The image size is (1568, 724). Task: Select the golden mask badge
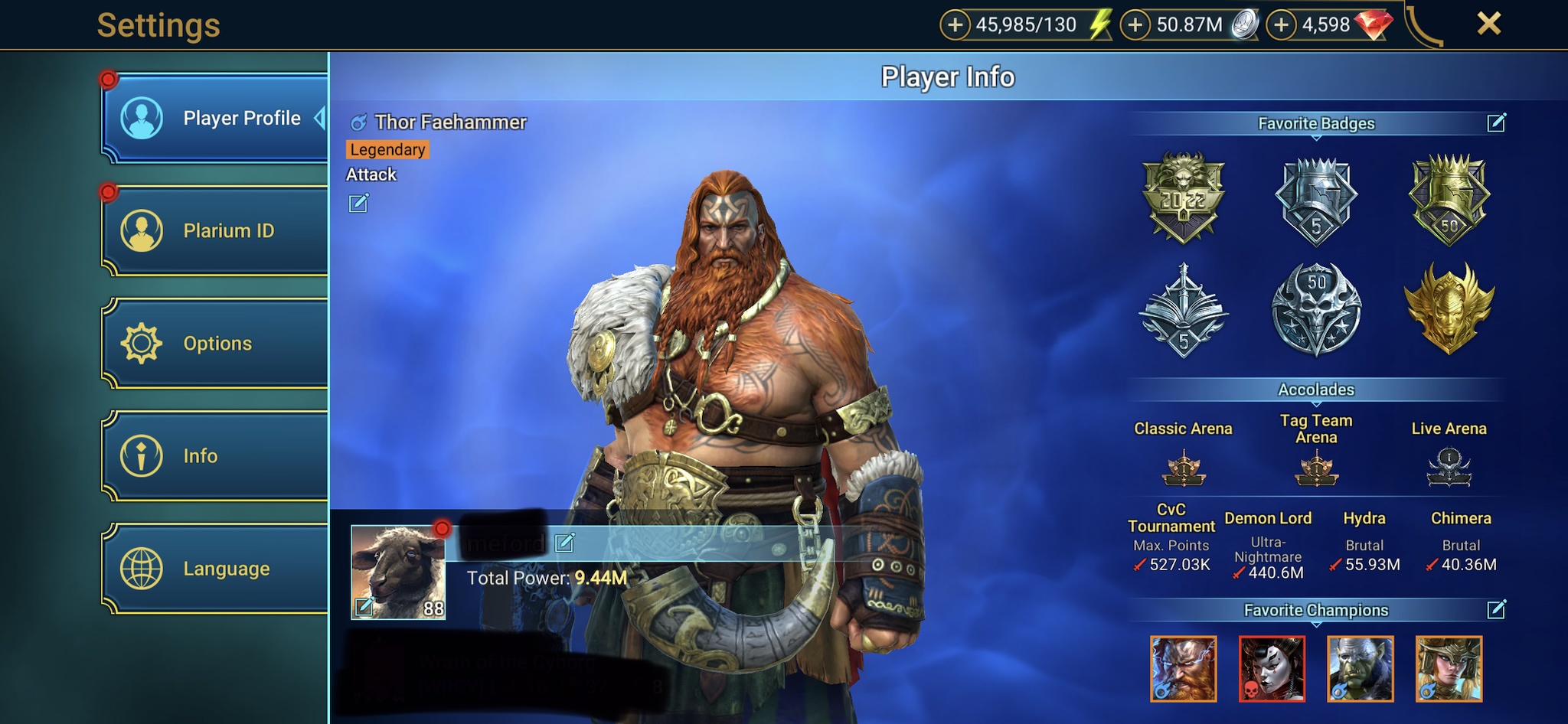click(x=1449, y=308)
